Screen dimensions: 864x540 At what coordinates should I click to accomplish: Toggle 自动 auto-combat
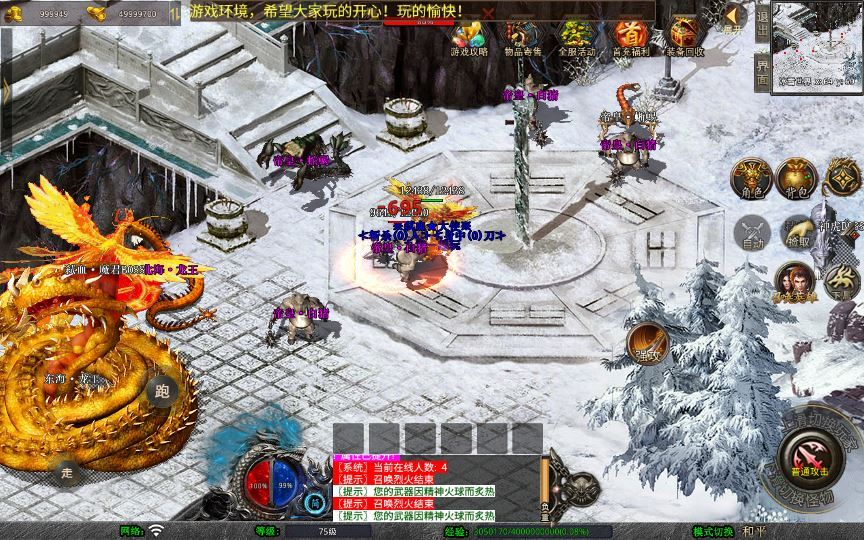tap(749, 233)
